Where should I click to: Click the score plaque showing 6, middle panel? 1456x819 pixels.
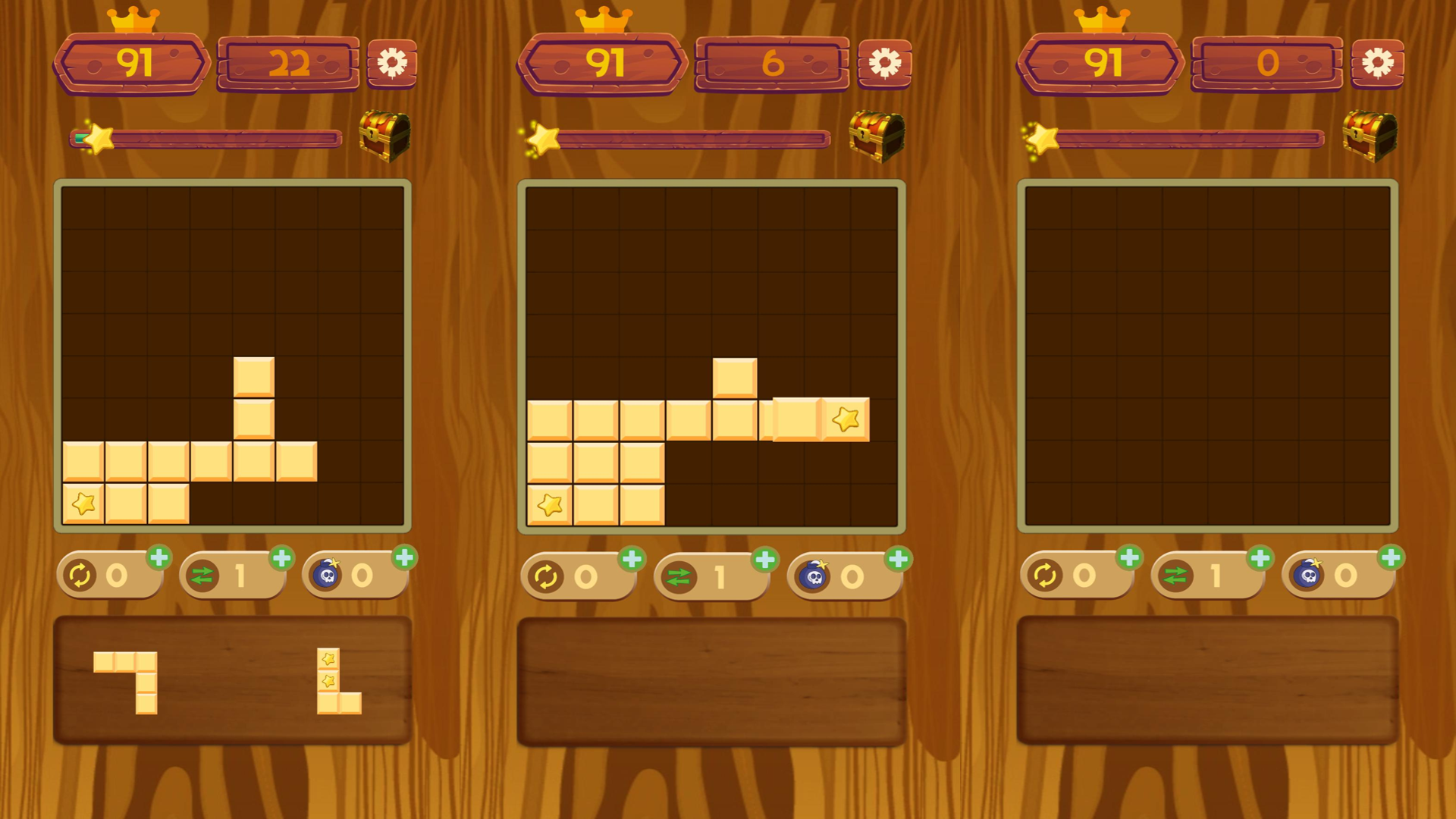tap(771, 65)
